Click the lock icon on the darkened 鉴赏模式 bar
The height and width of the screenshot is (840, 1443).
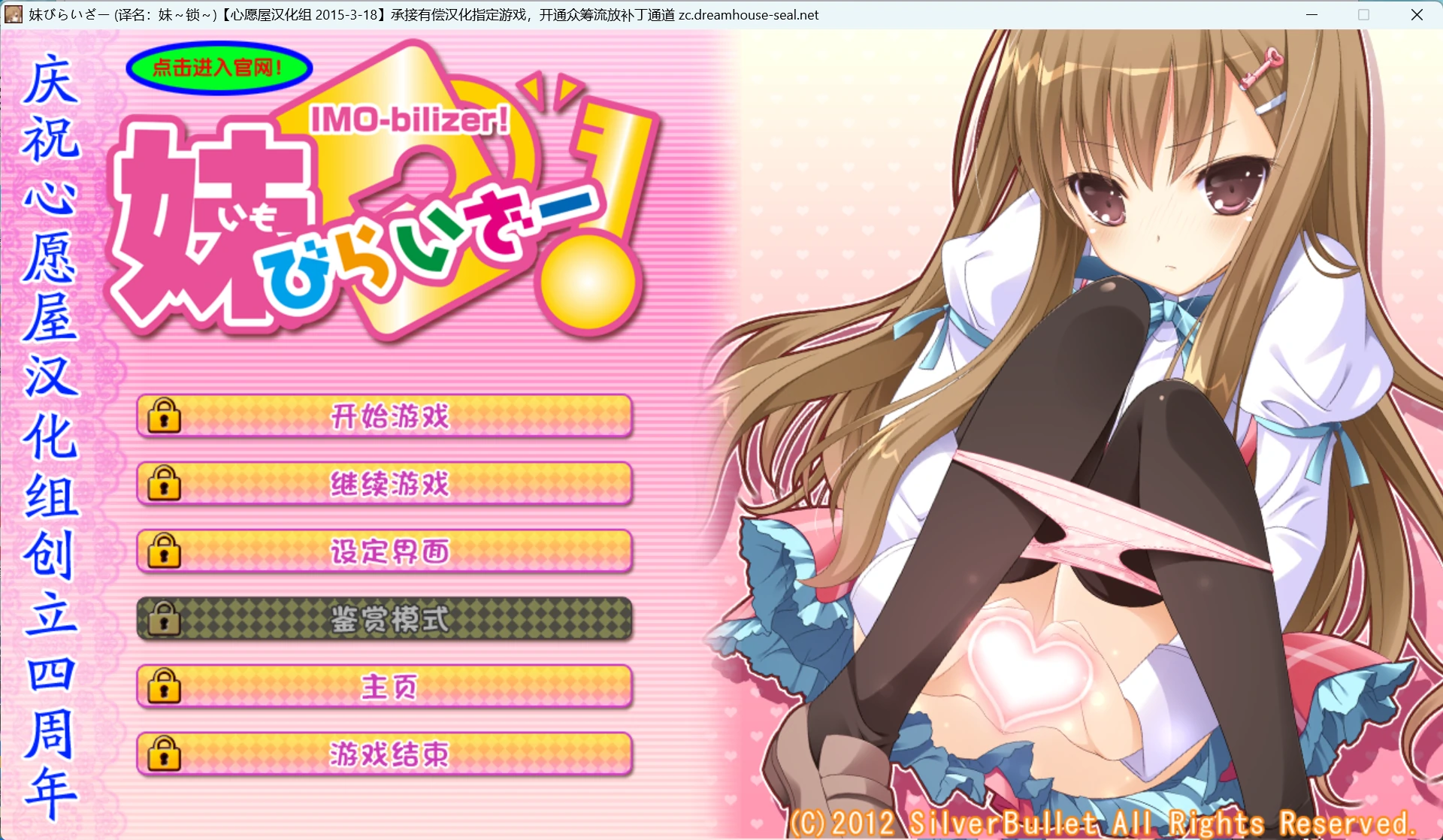165,618
